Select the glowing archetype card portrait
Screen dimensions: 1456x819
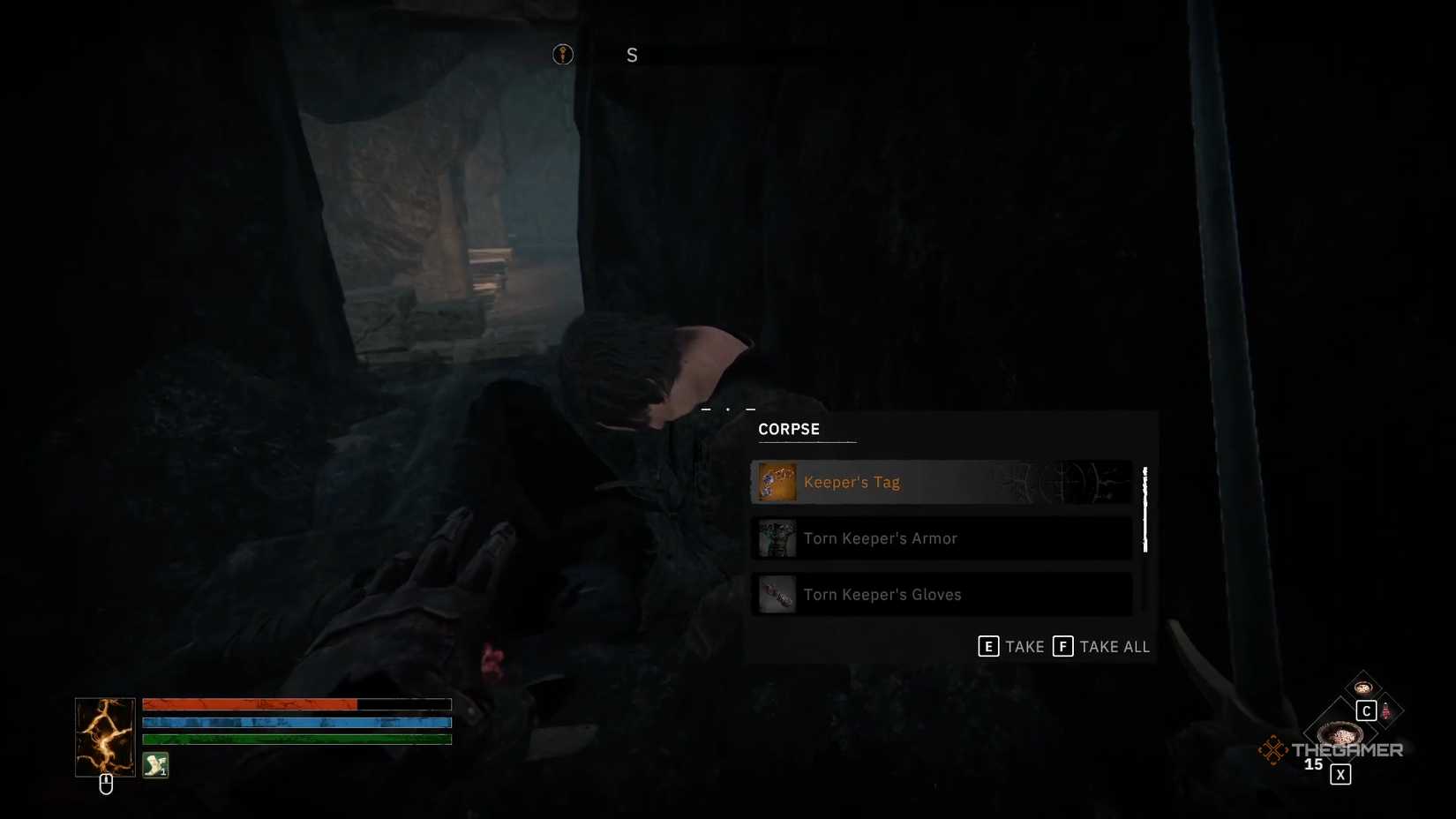coord(104,736)
